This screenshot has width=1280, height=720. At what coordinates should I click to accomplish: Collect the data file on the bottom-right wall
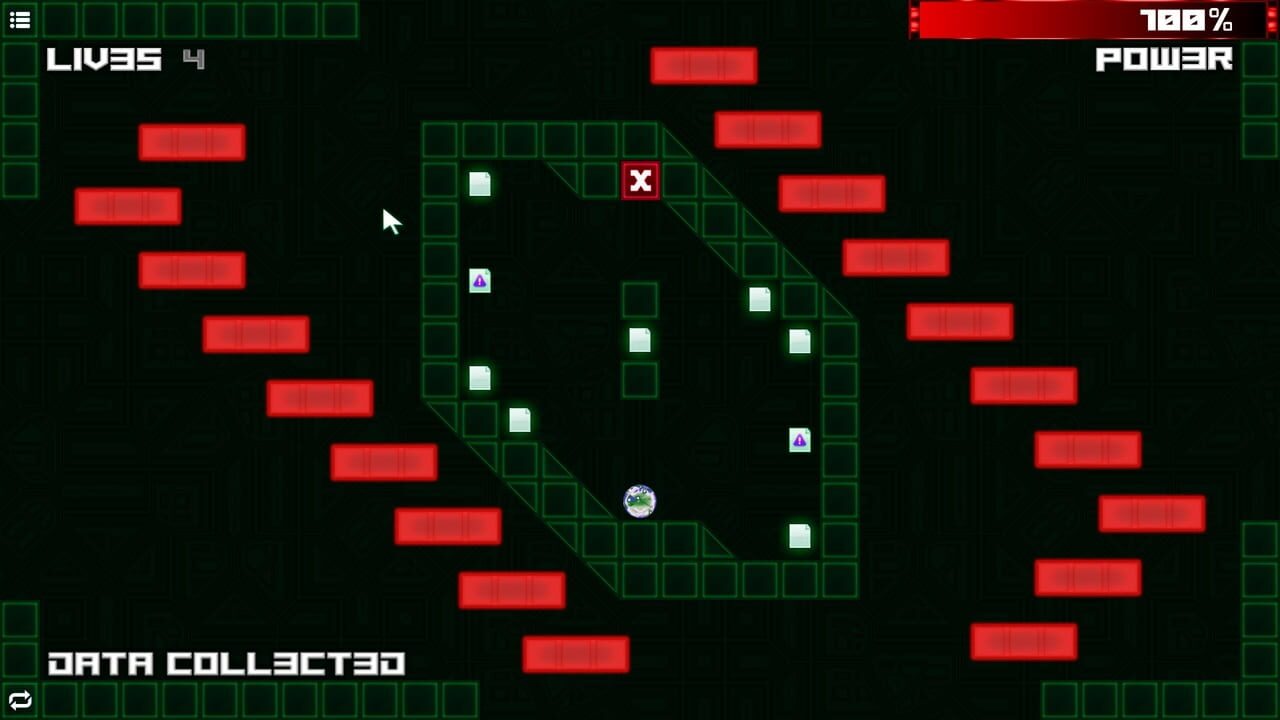(800, 536)
